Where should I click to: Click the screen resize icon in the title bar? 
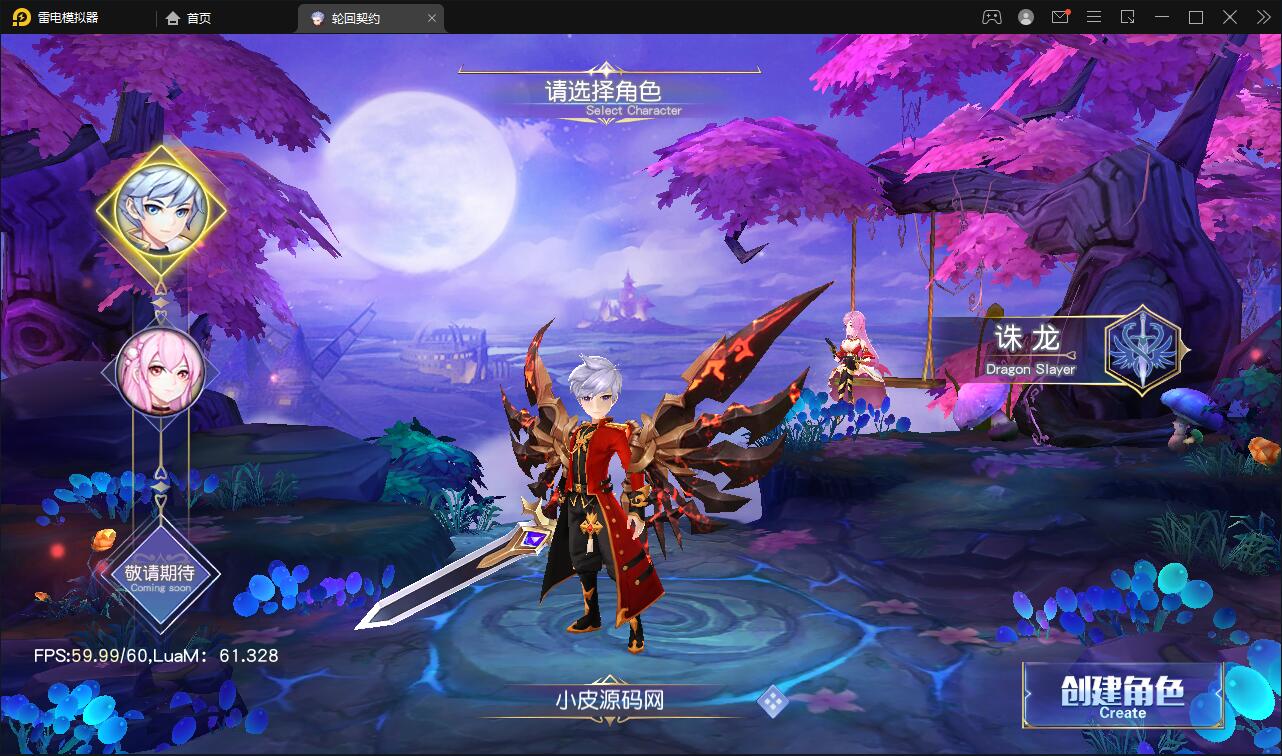1128,17
